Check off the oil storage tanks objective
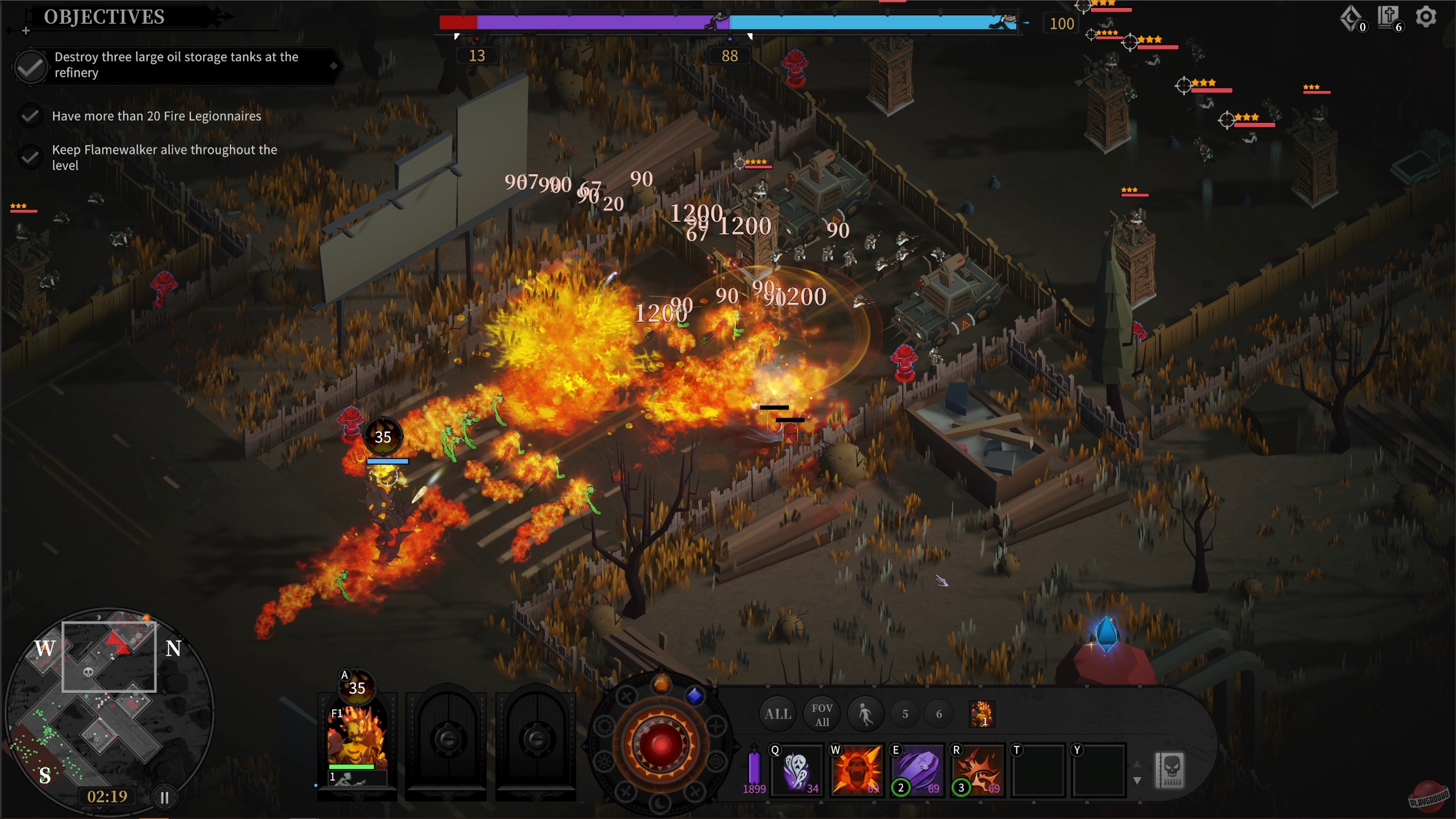Viewport: 1456px width, 819px height. 30,67
